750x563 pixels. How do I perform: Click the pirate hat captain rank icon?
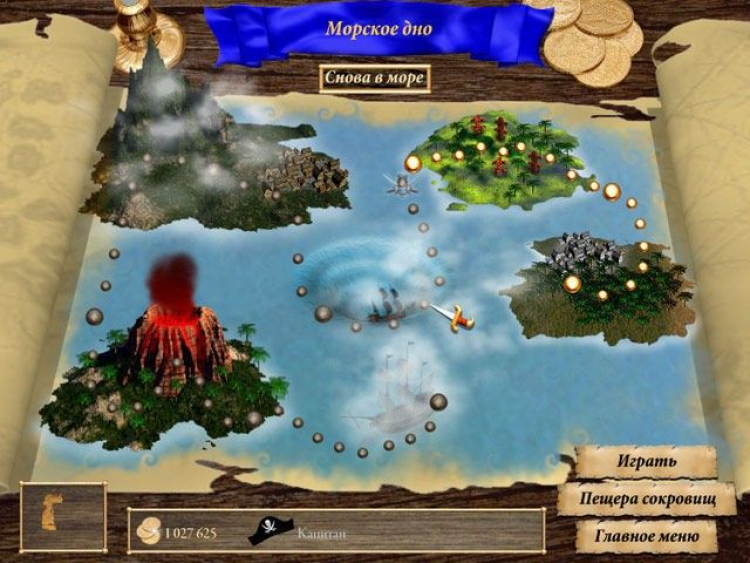[267, 531]
